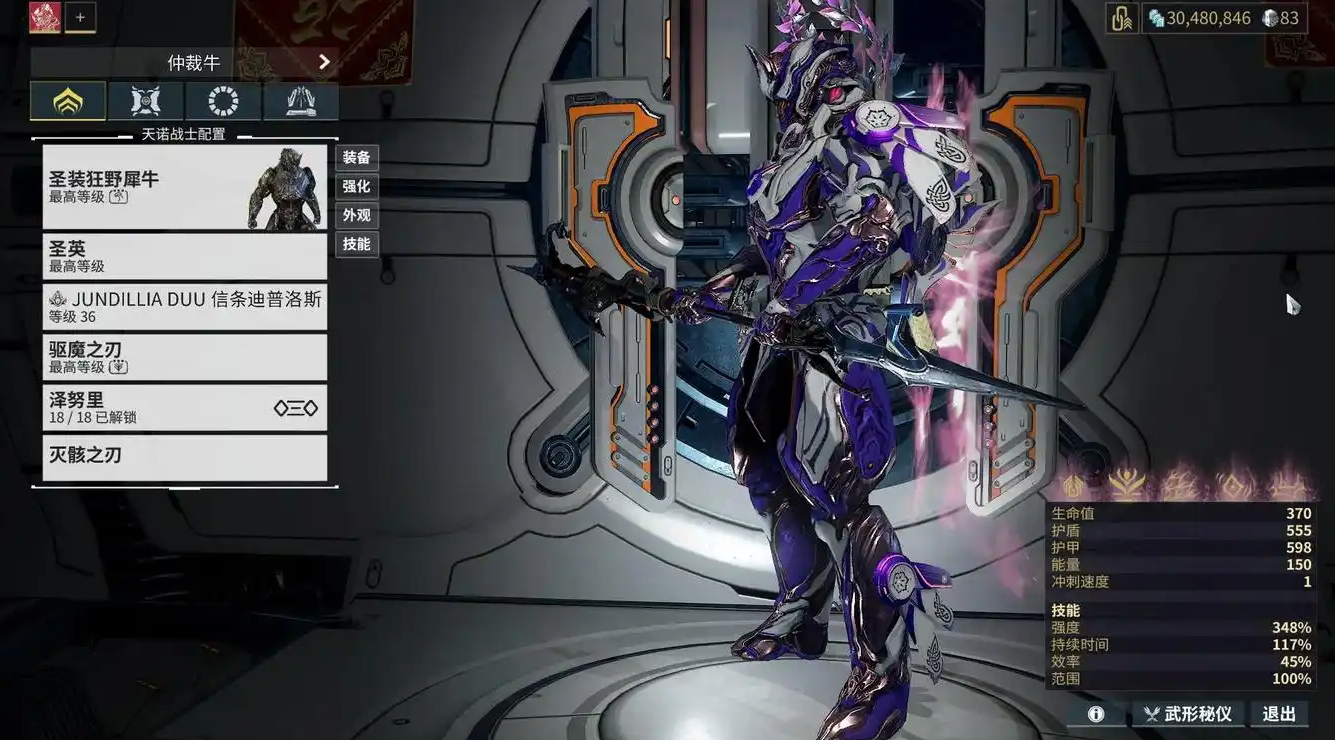The image size is (1335, 740).
Task: Switch to the Warframe lotus-emblem tab
Action: tap(68, 101)
